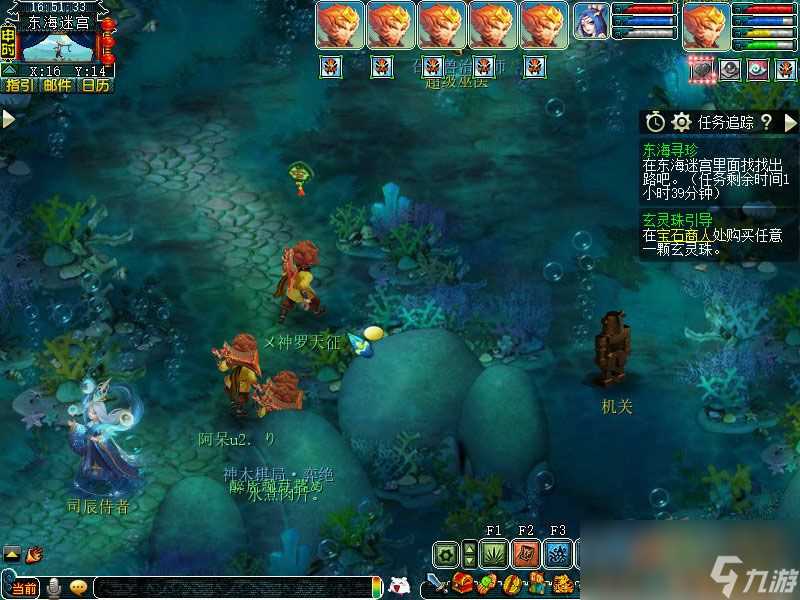This screenshot has height=600, width=800.
Task: Open the quest tracker settings gear
Action: point(682,122)
